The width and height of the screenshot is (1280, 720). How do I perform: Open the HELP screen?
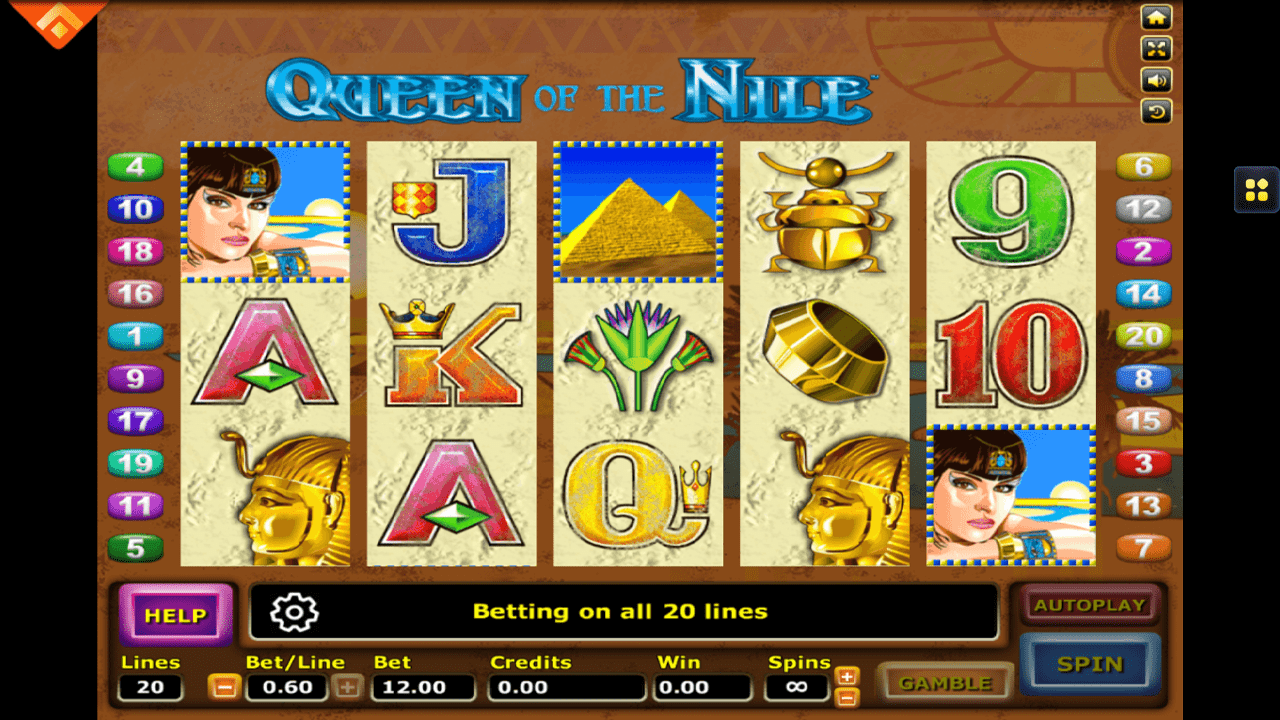(x=175, y=615)
